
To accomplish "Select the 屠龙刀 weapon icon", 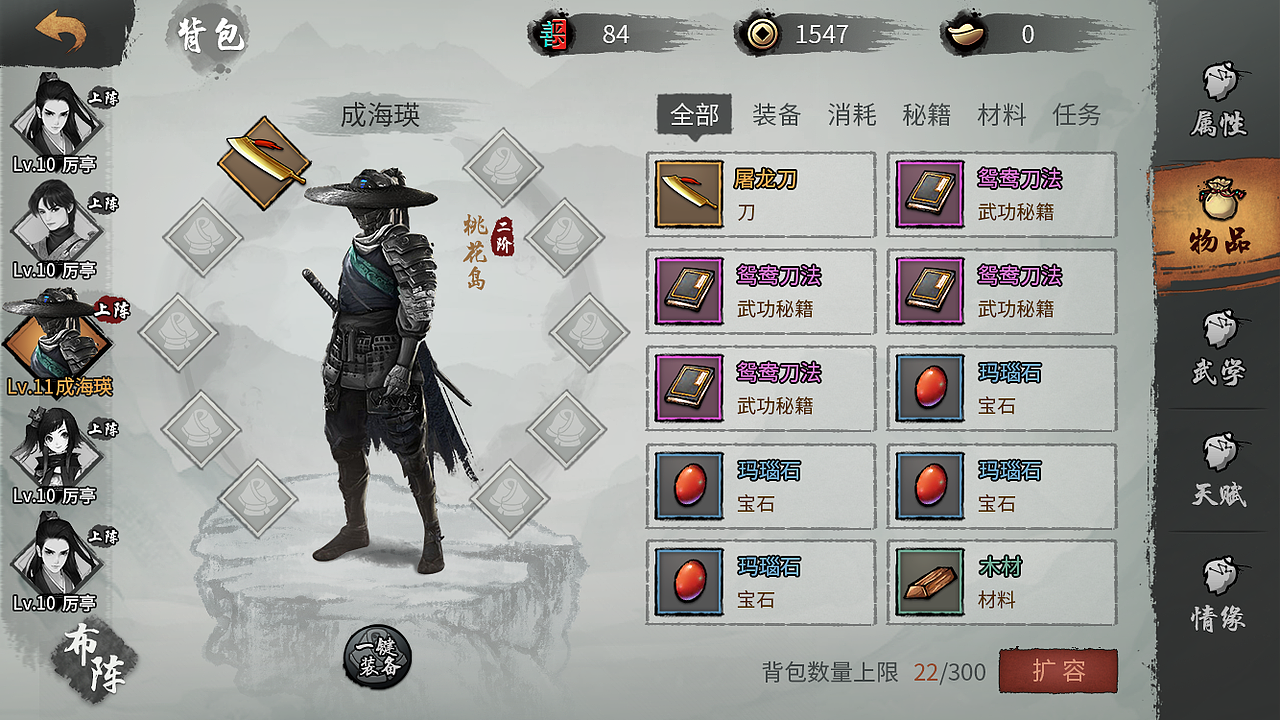I will coord(688,194).
